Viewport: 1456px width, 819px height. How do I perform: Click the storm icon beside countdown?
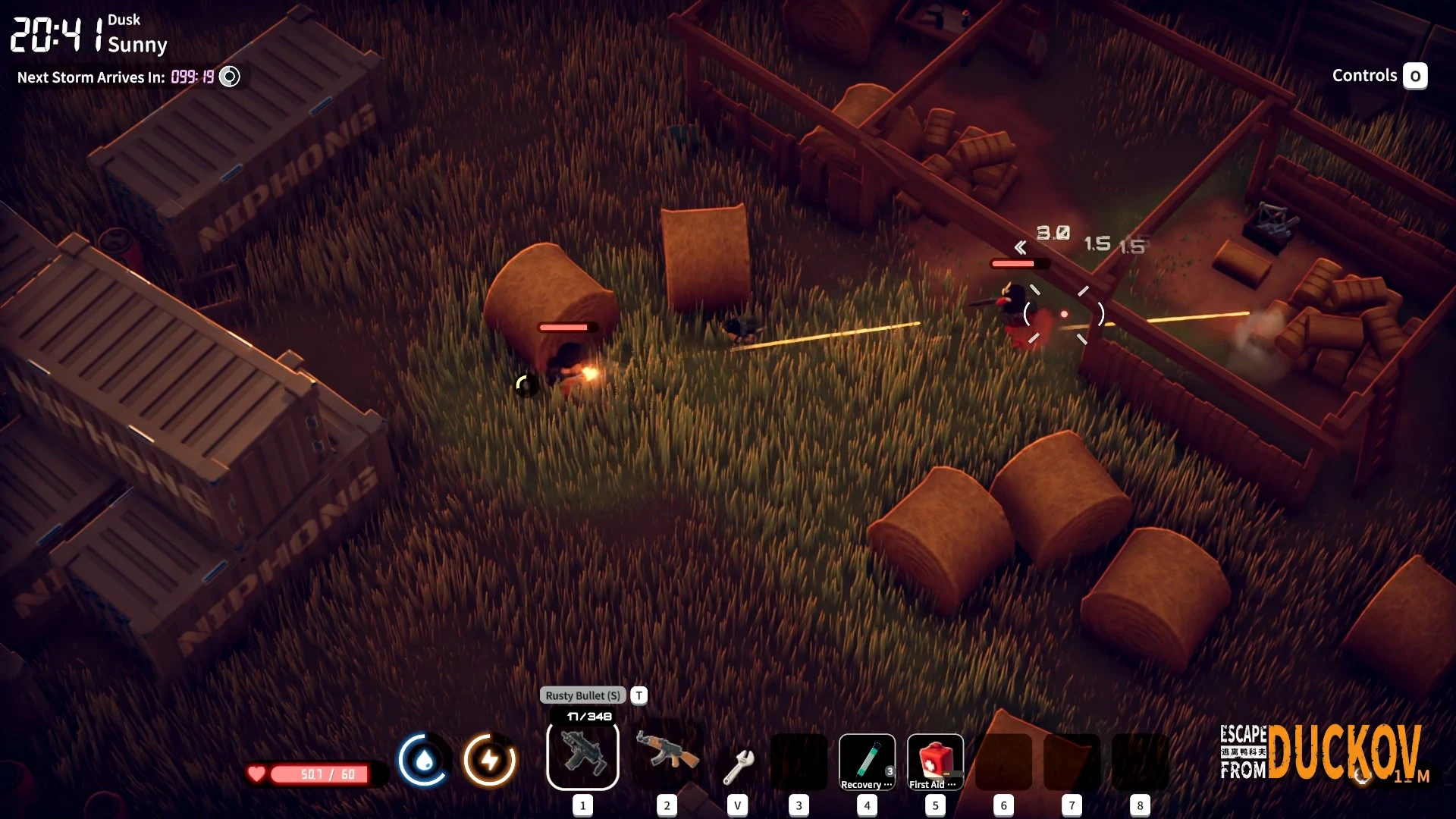[229, 77]
